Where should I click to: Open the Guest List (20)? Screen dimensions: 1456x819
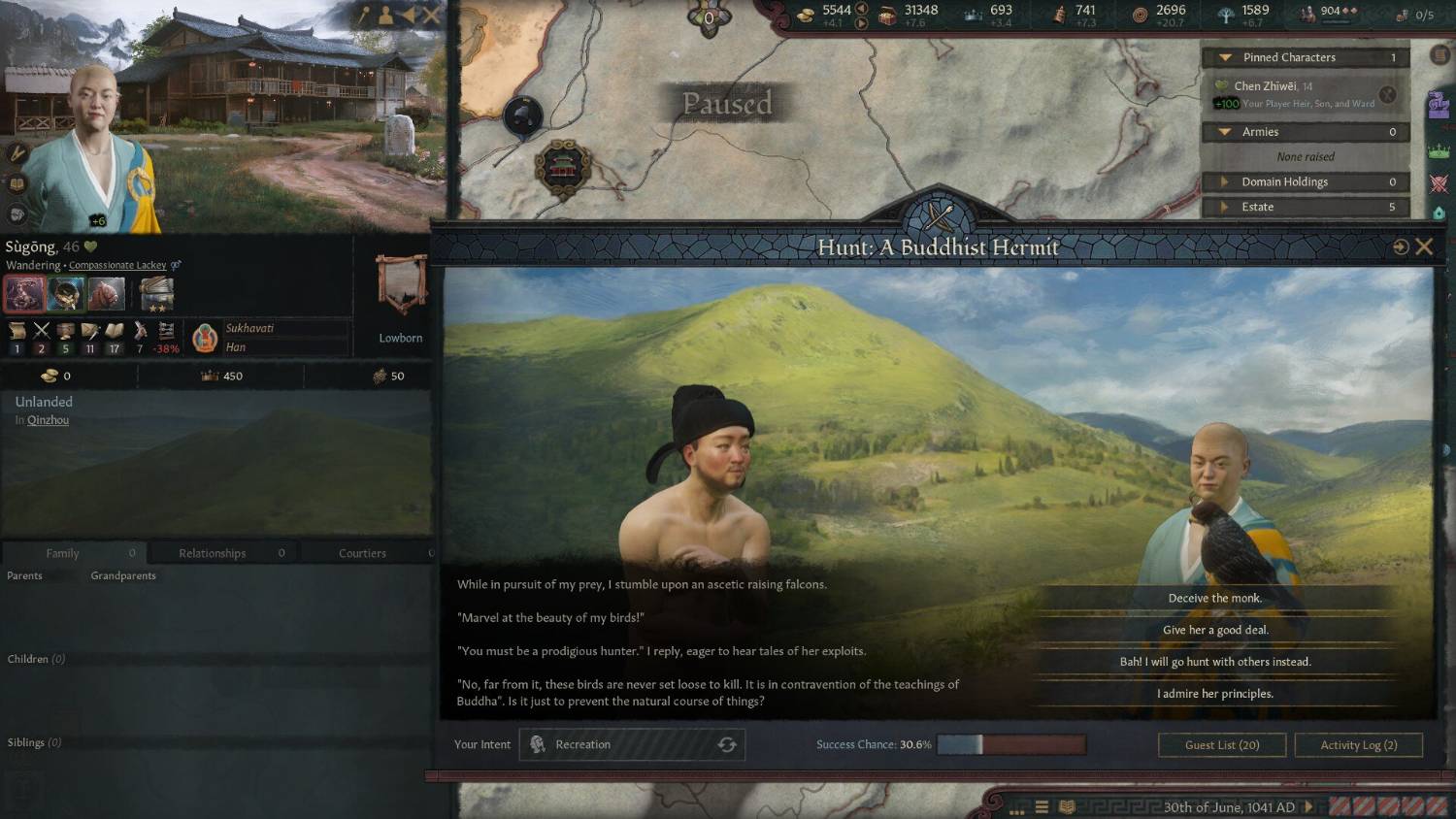(1221, 745)
